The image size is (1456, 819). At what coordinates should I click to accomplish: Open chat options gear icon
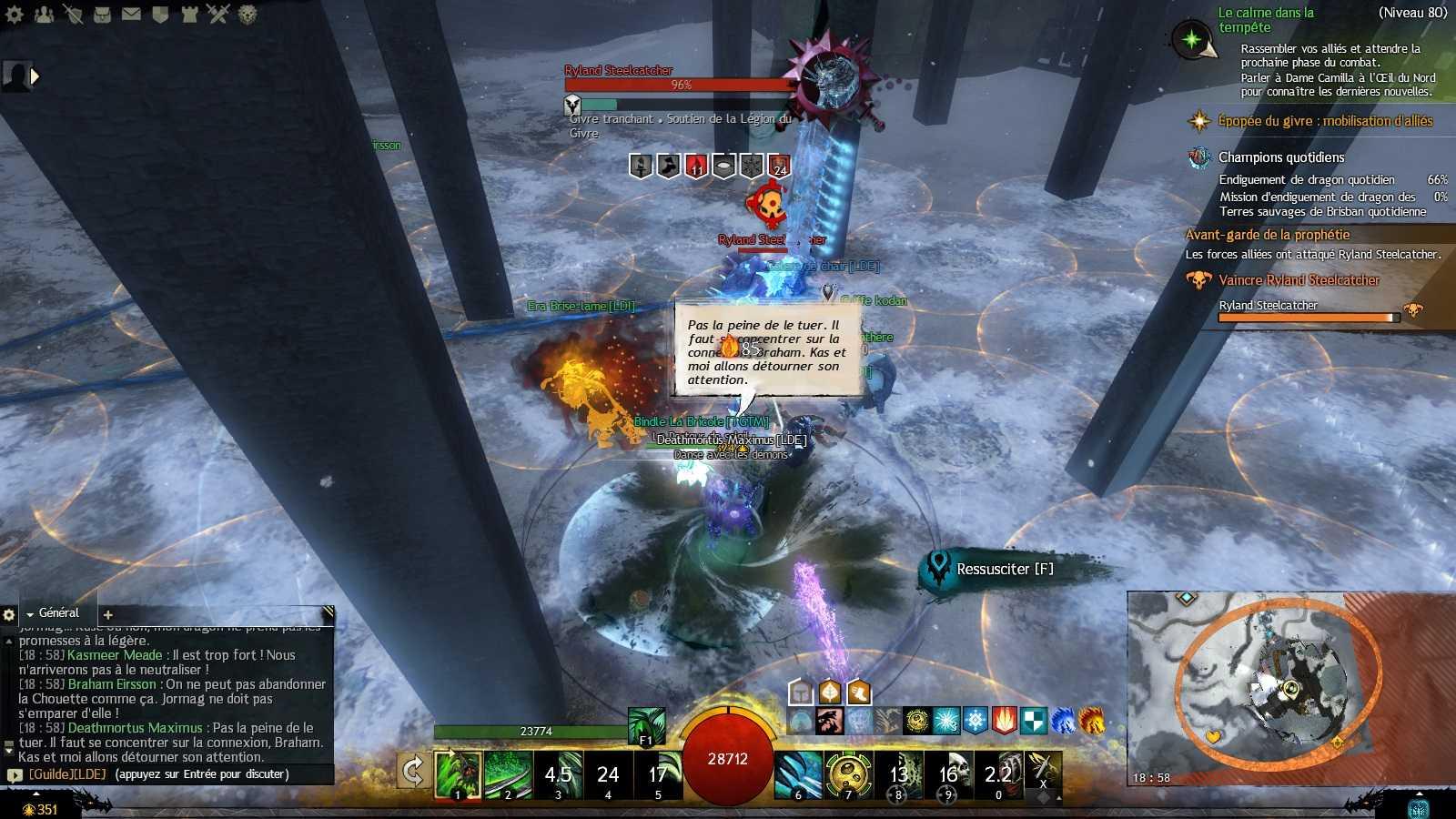coord(9,614)
